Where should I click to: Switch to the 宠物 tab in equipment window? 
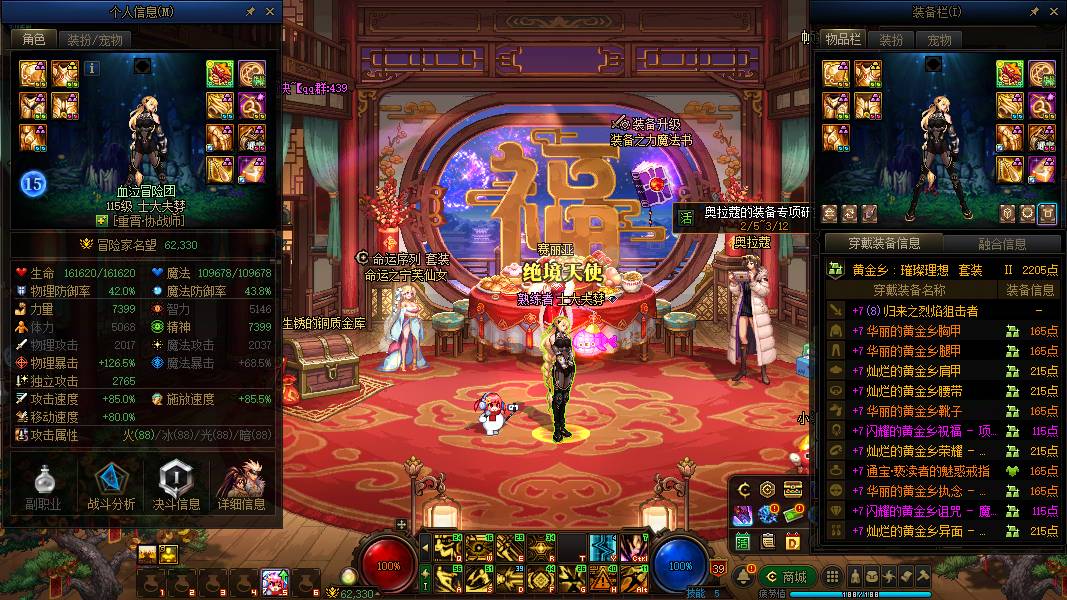pos(939,40)
